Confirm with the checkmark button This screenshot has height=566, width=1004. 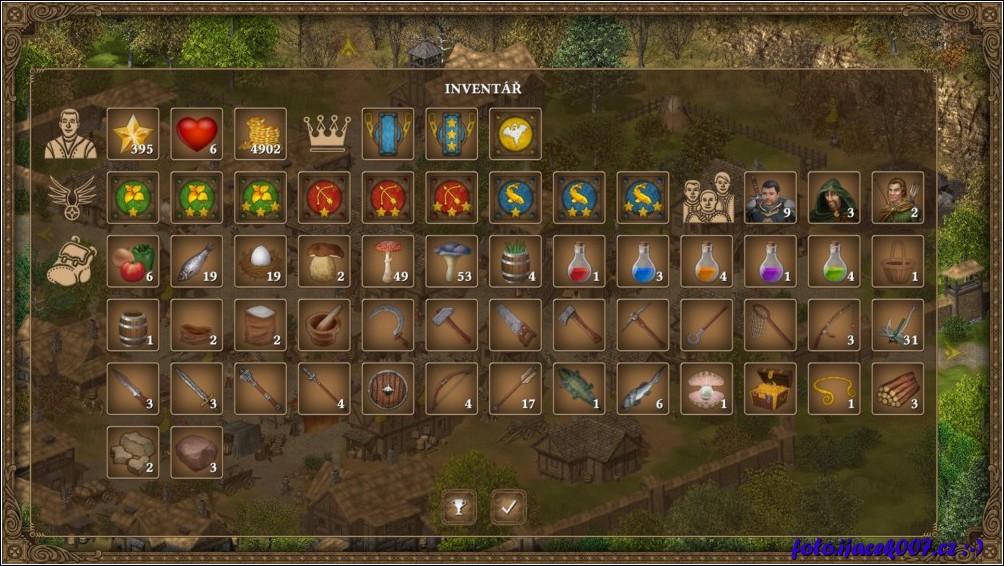(x=508, y=507)
